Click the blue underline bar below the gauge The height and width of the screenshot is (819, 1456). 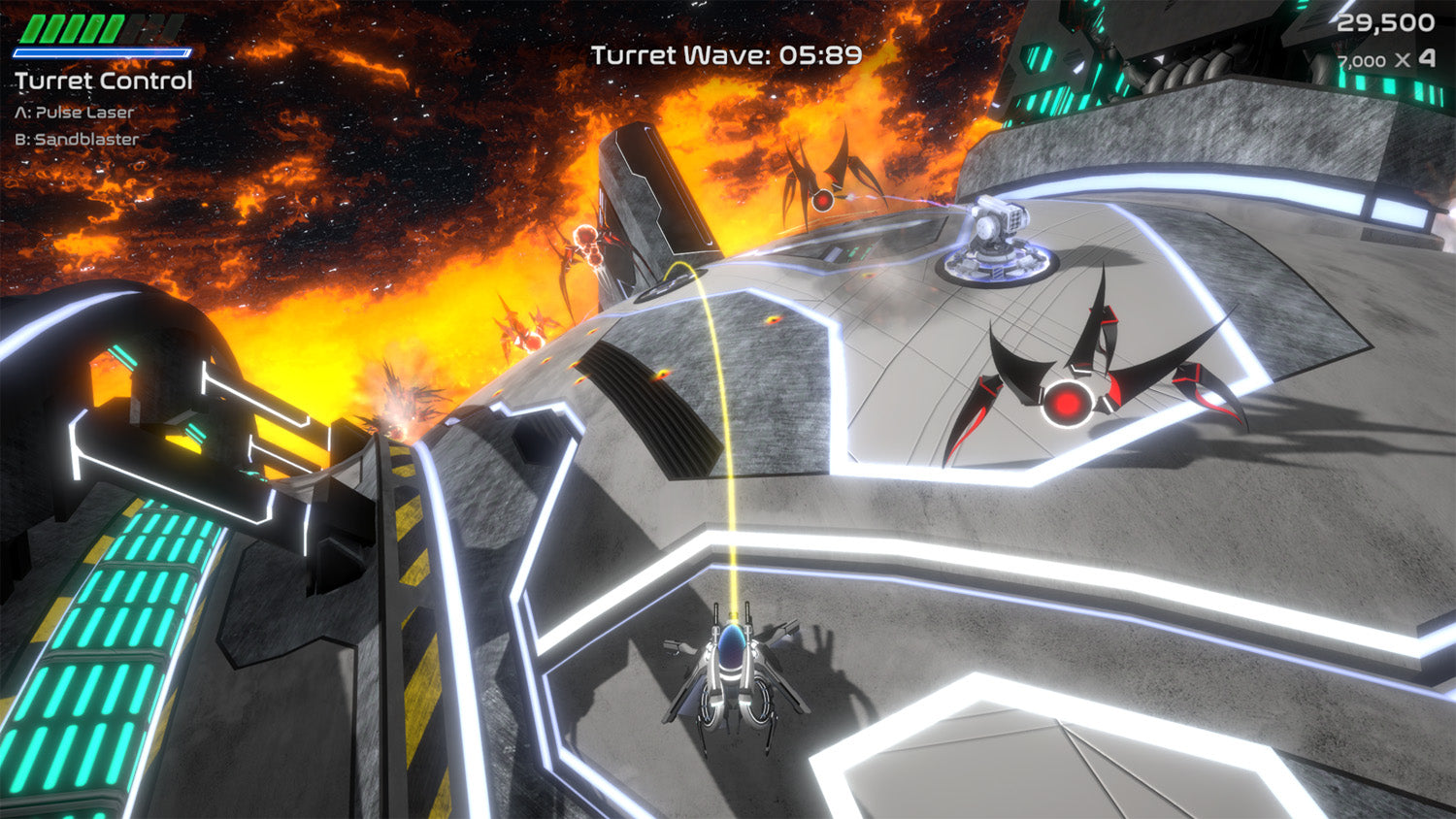[x=100, y=53]
